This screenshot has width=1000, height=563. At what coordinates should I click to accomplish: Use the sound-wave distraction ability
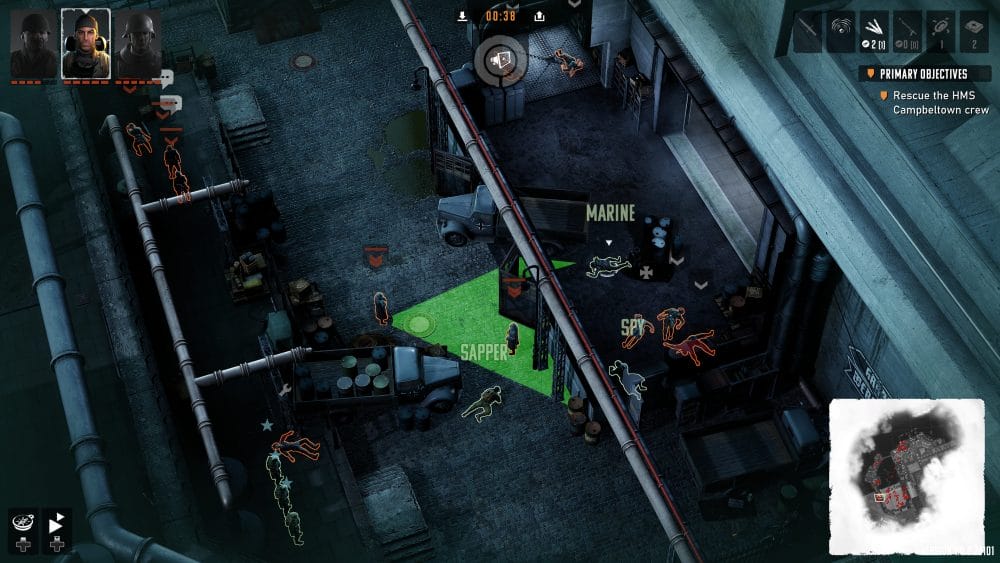[842, 32]
